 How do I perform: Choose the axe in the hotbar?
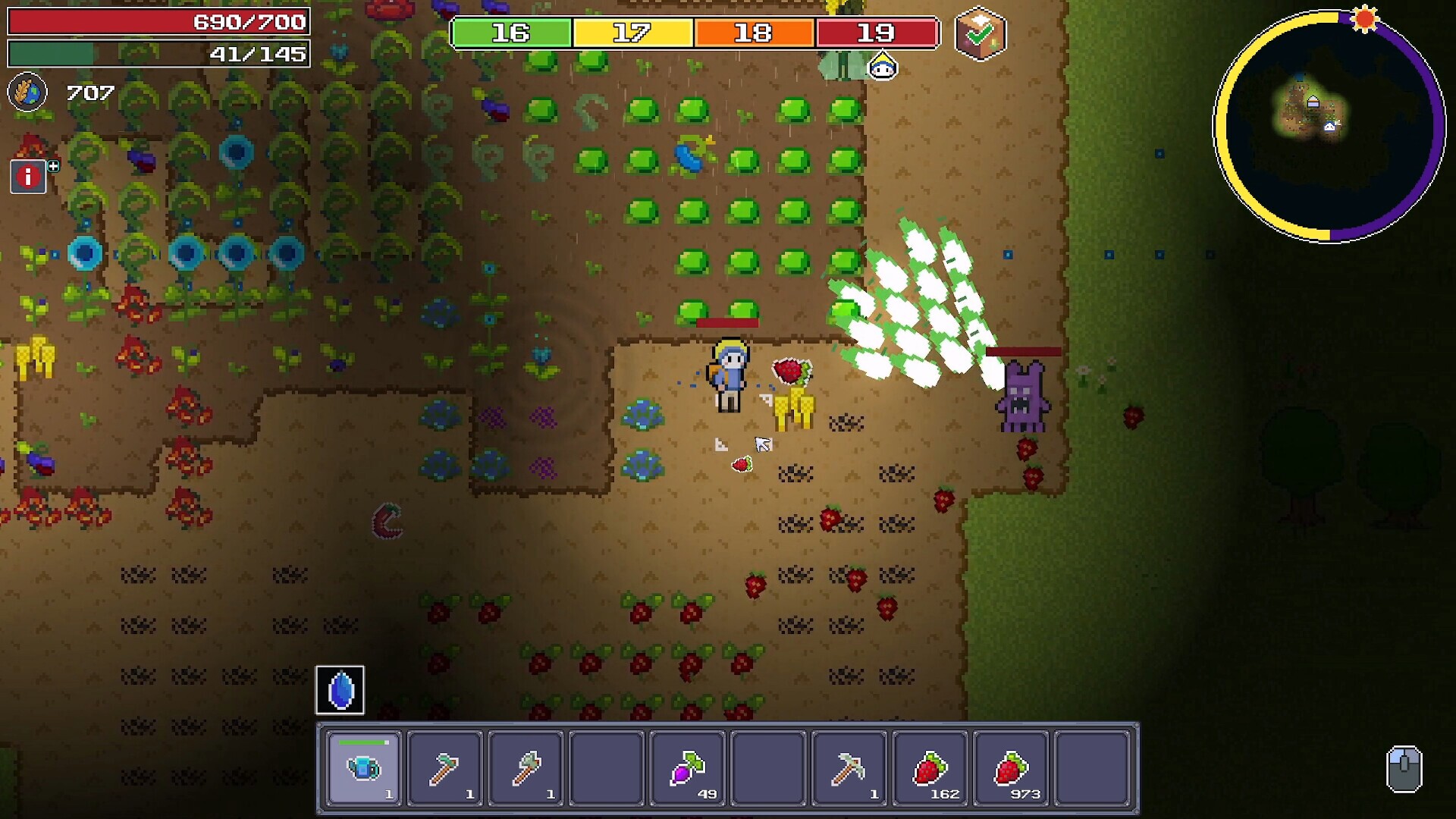tap(526, 767)
